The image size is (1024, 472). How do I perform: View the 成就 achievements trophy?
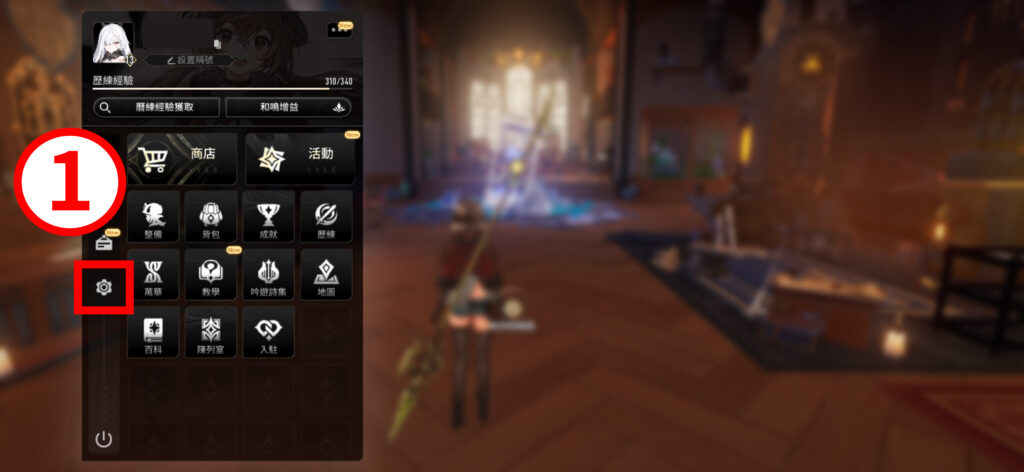(268, 216)
